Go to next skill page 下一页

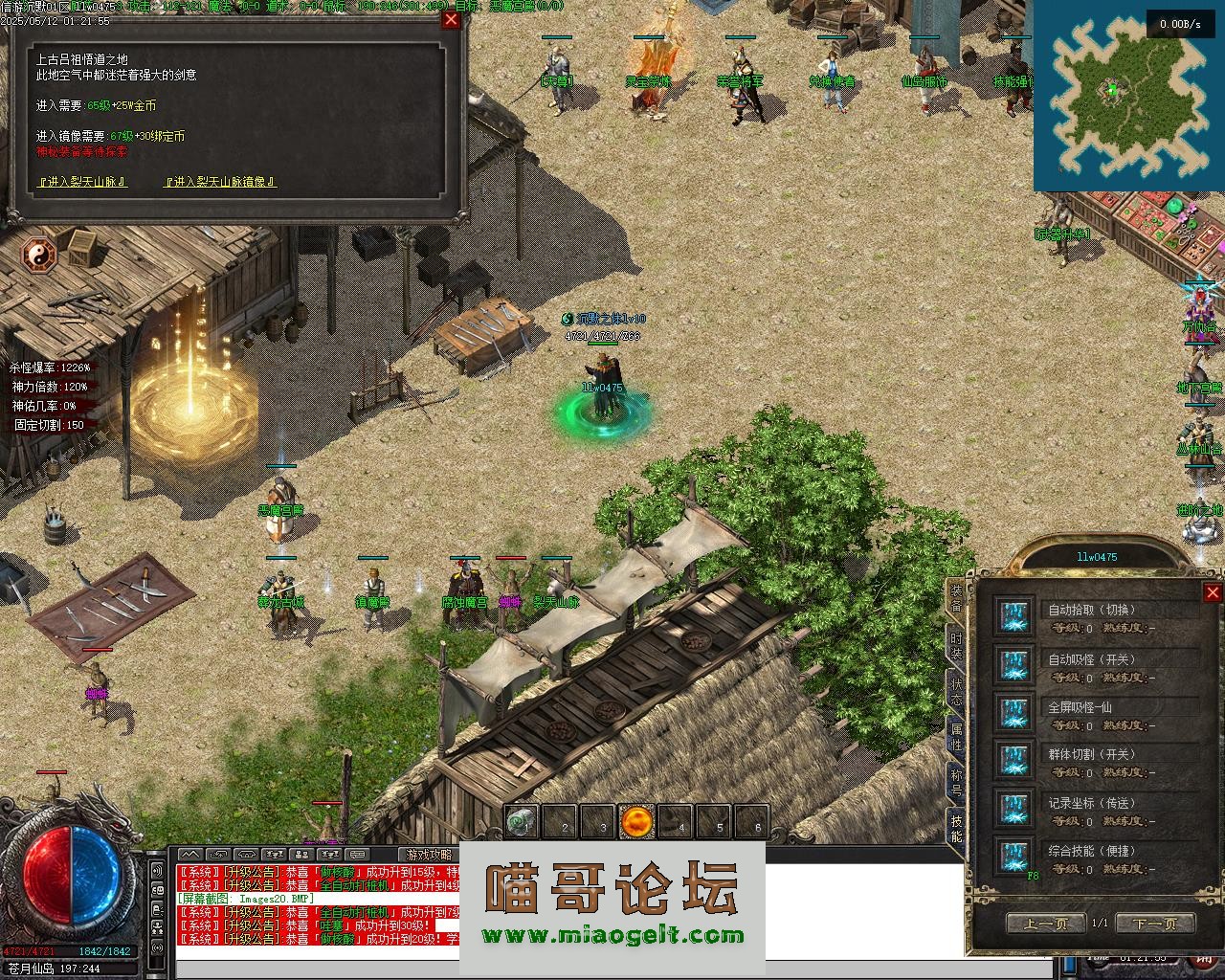pyautogui.click(x=1155, y=924)
